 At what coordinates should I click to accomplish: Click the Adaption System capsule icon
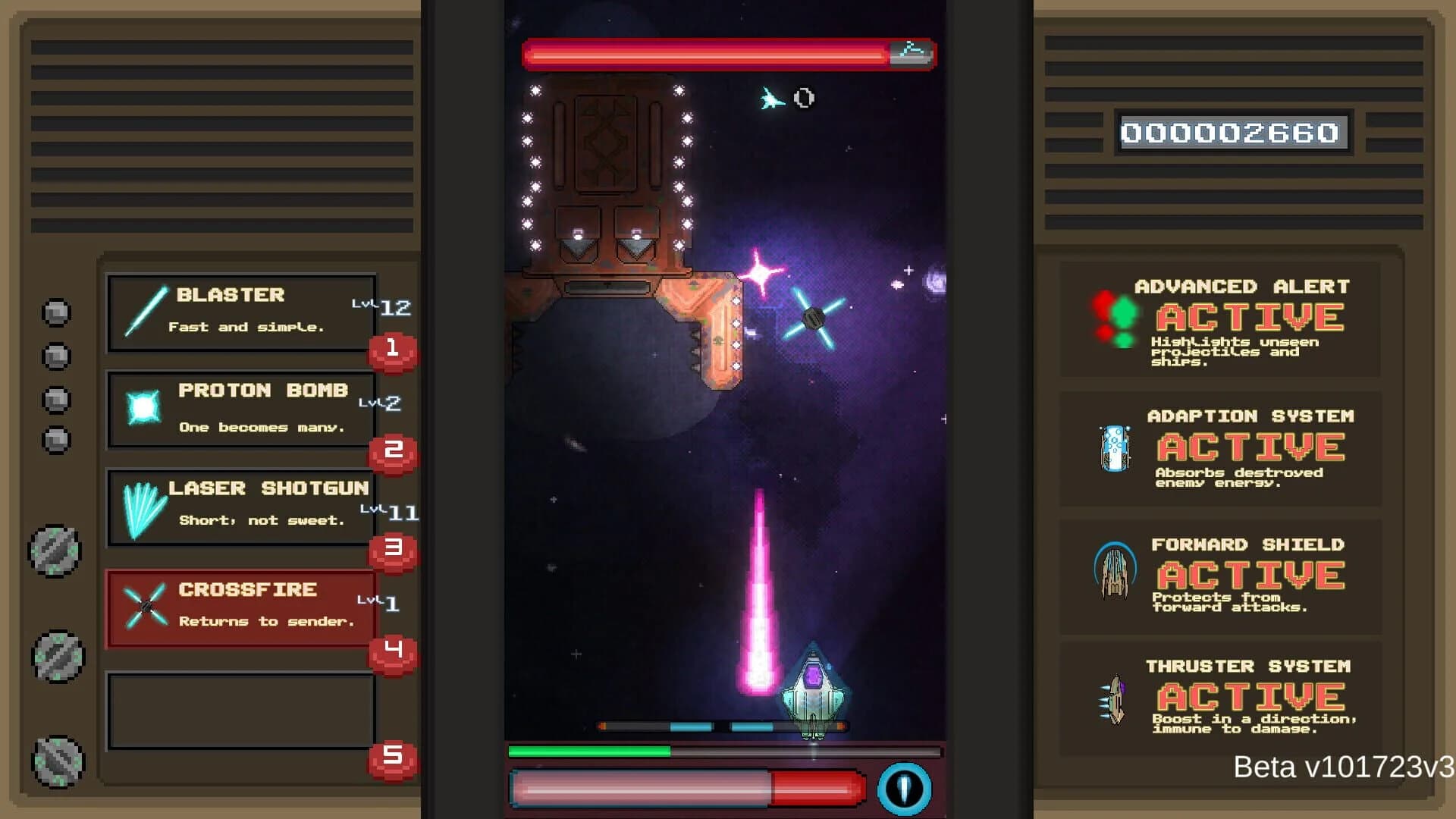click(1114, 449)
